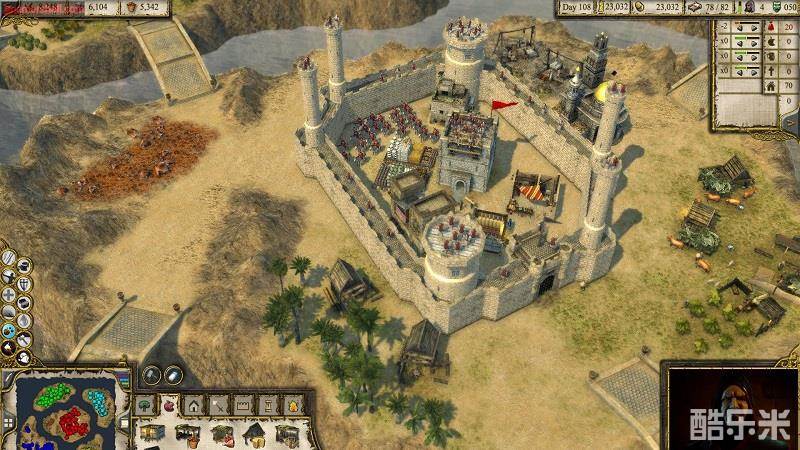Choose the granary building from build panel
Screen dimensions: 800x450
pos(153,433)
